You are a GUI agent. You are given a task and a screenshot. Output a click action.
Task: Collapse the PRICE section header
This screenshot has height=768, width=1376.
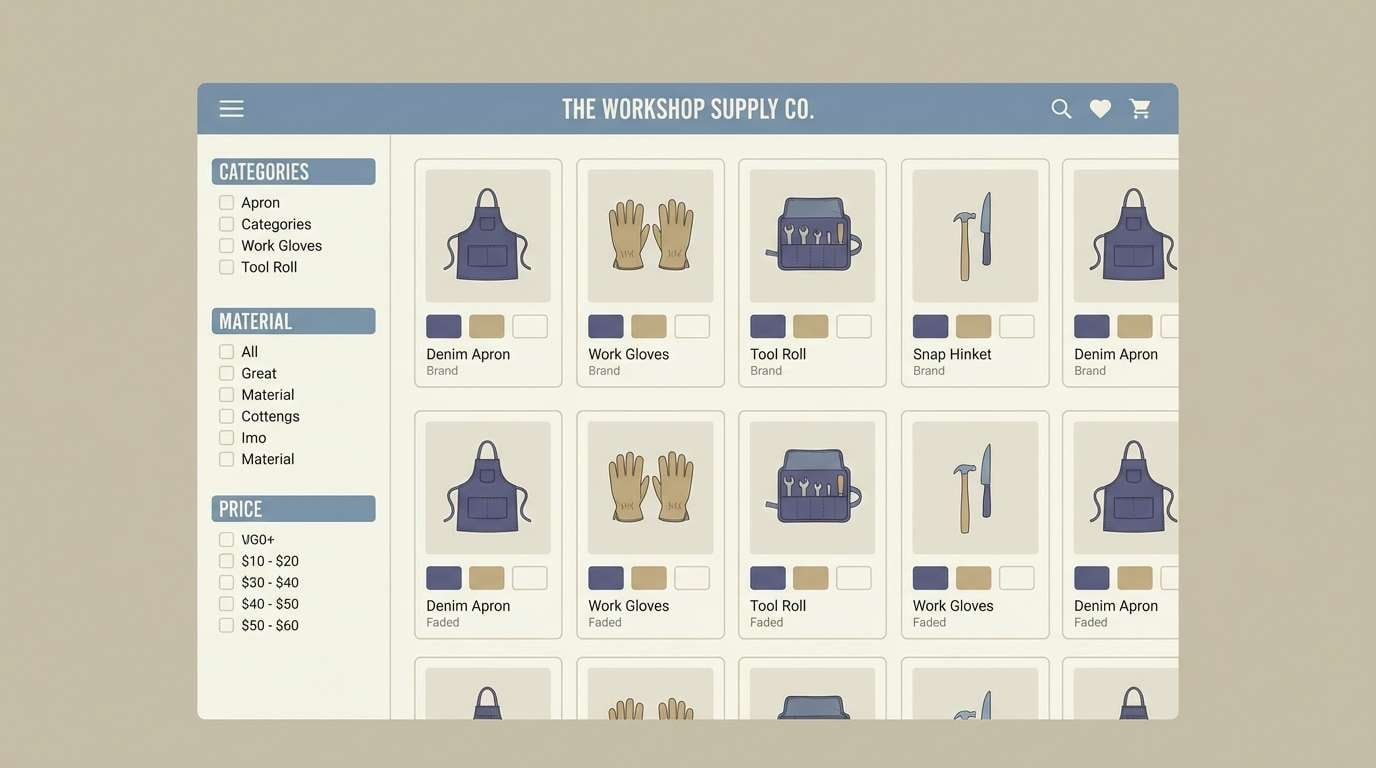(x=293, y=508)
